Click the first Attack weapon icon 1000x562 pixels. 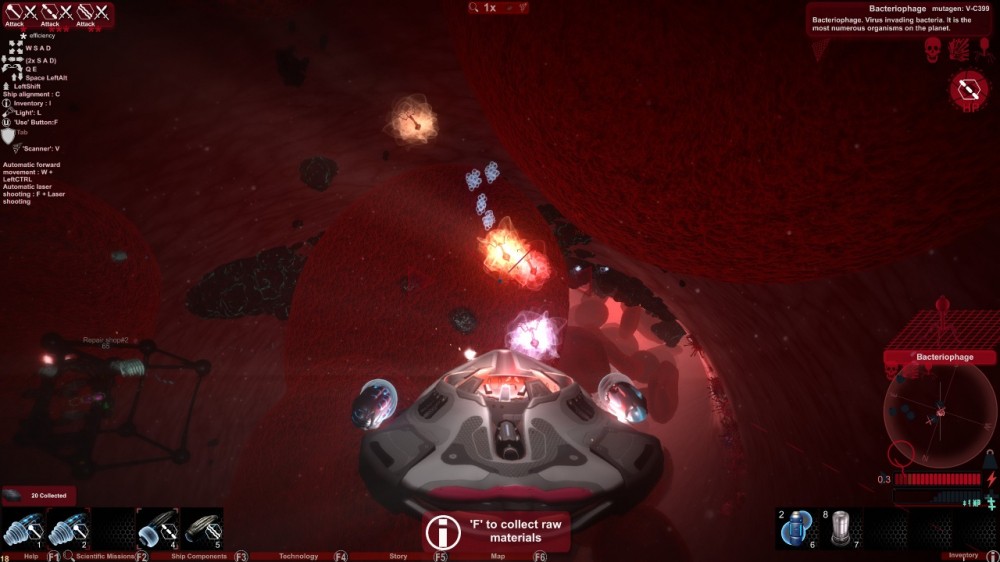pyautogui.click(x=14, y=14)
